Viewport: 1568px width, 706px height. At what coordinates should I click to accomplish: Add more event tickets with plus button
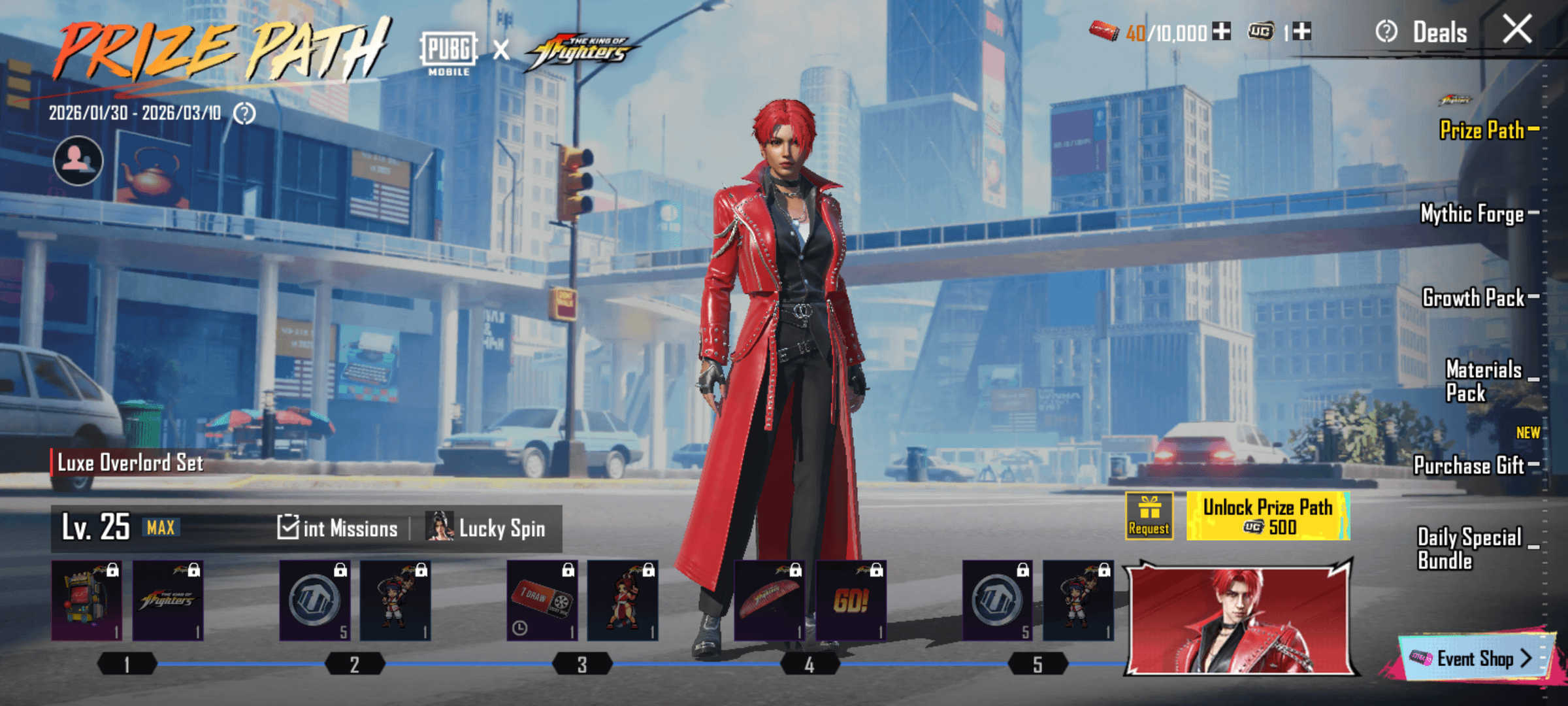click(1221, 31)
